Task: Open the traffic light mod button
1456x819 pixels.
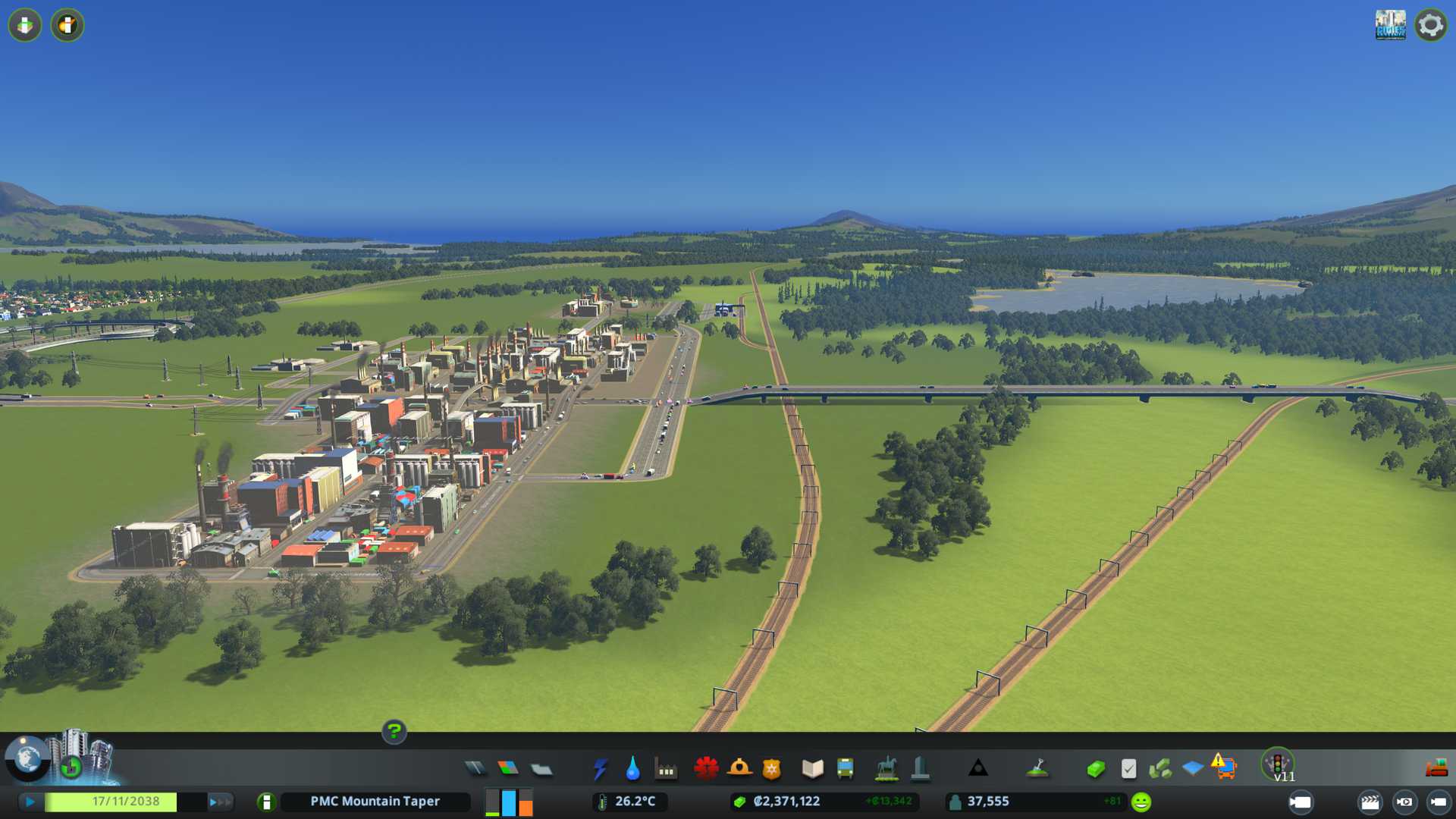Action: pyautogui.click(x=1278, y=764)
